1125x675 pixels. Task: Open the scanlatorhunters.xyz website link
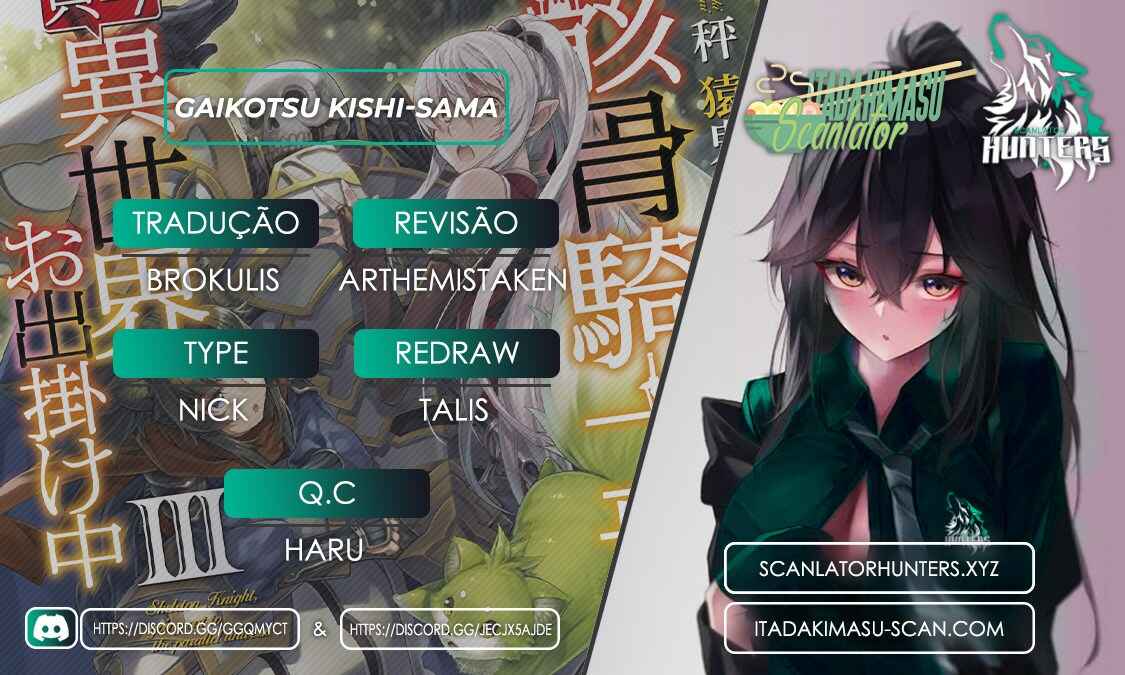[879, 568]
